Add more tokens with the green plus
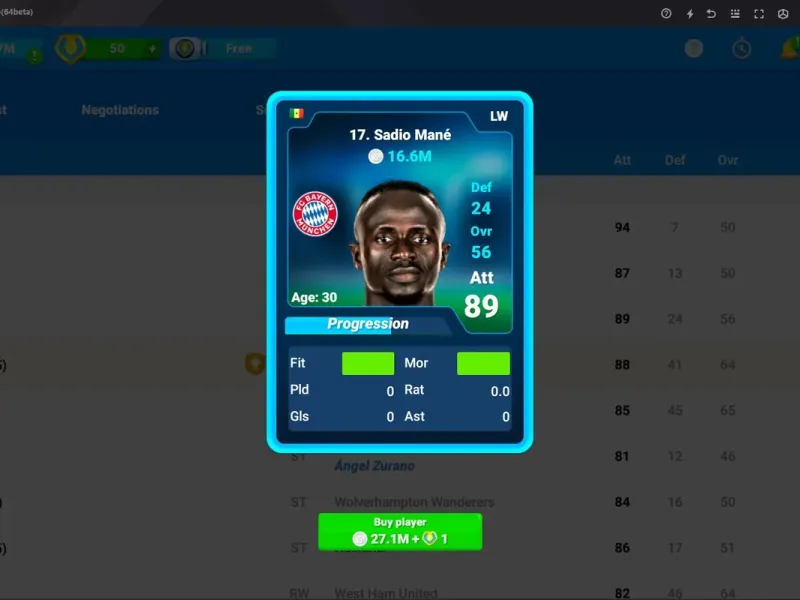The height and width of the screenshot is (600, 800). 152,49
